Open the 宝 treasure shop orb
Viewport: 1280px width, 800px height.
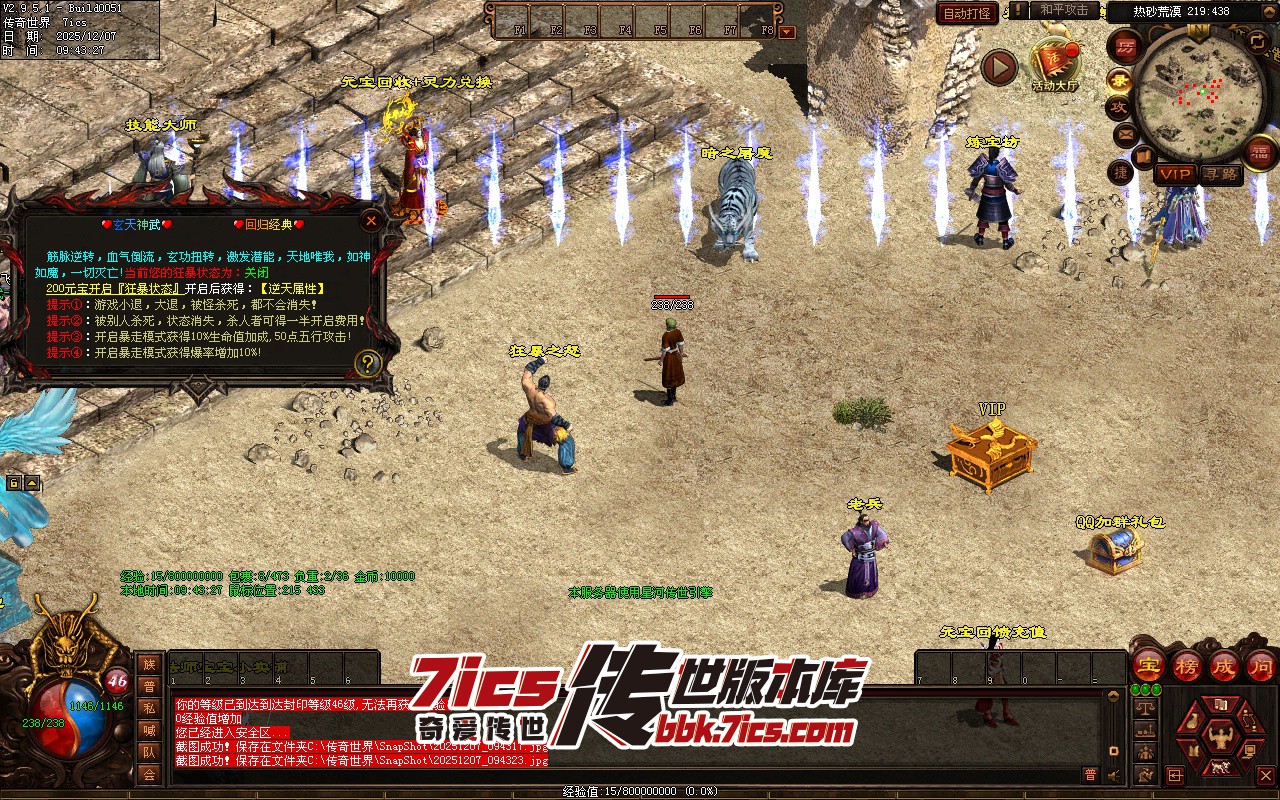click(x=1148, y=664)
